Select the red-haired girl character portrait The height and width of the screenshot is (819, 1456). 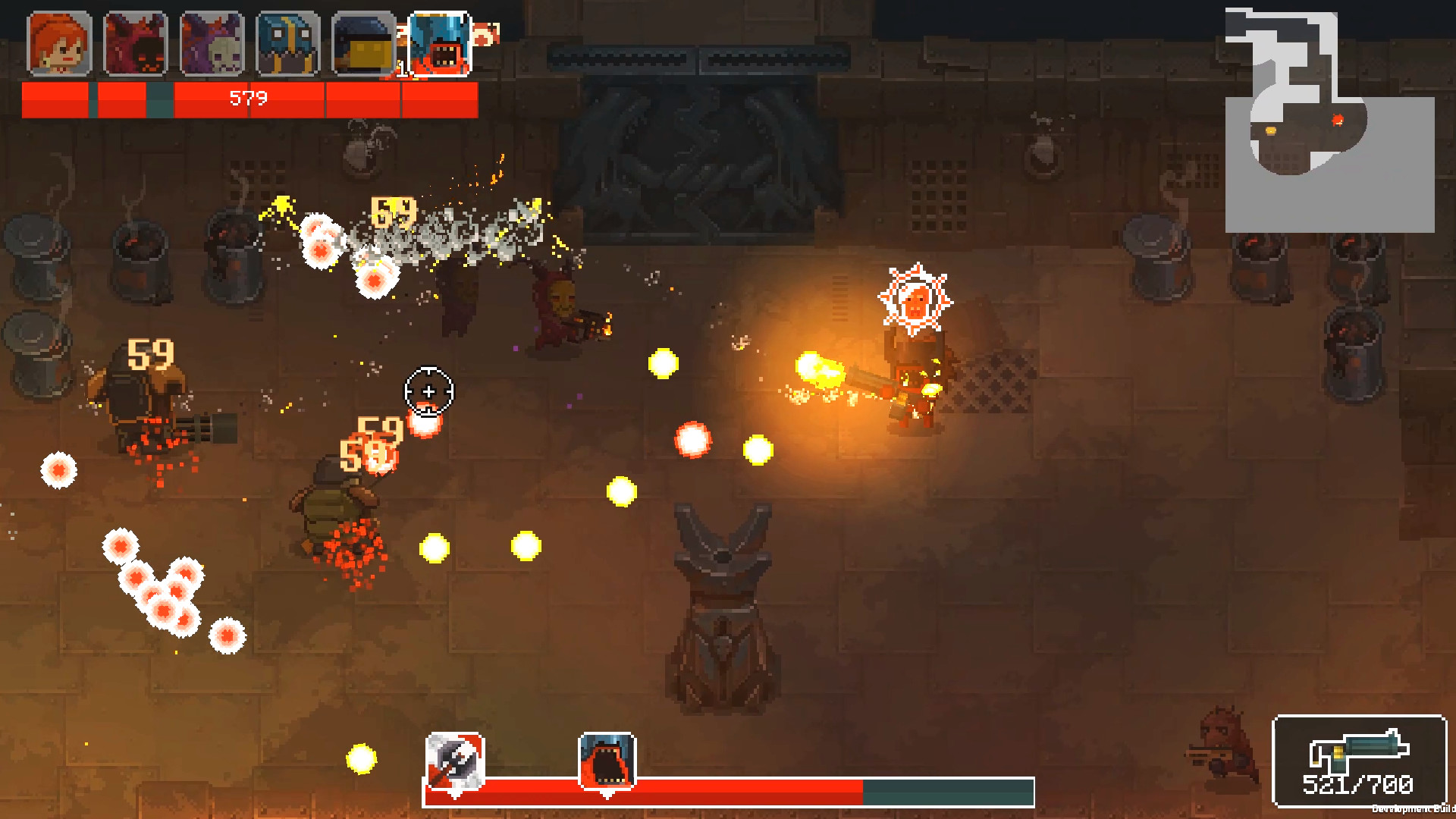[x=59, y=44]
